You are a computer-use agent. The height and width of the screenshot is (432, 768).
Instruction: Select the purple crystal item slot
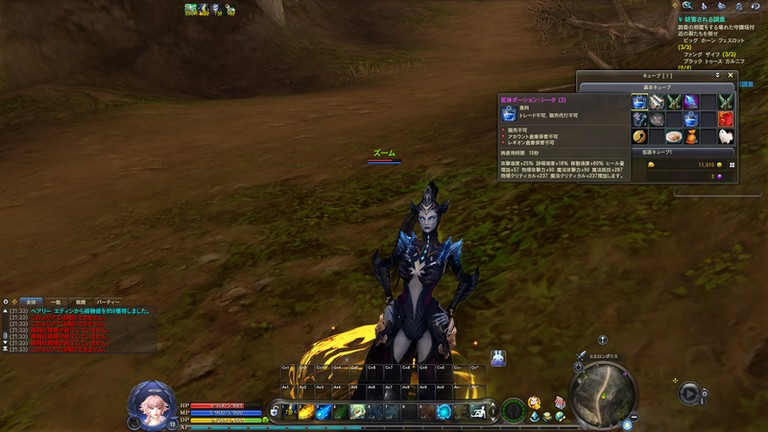[691, 102]
